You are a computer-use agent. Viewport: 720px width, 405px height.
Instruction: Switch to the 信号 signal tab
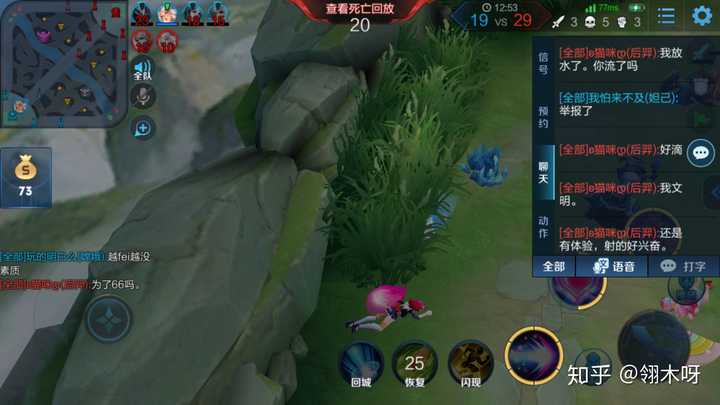pos(543,64)
